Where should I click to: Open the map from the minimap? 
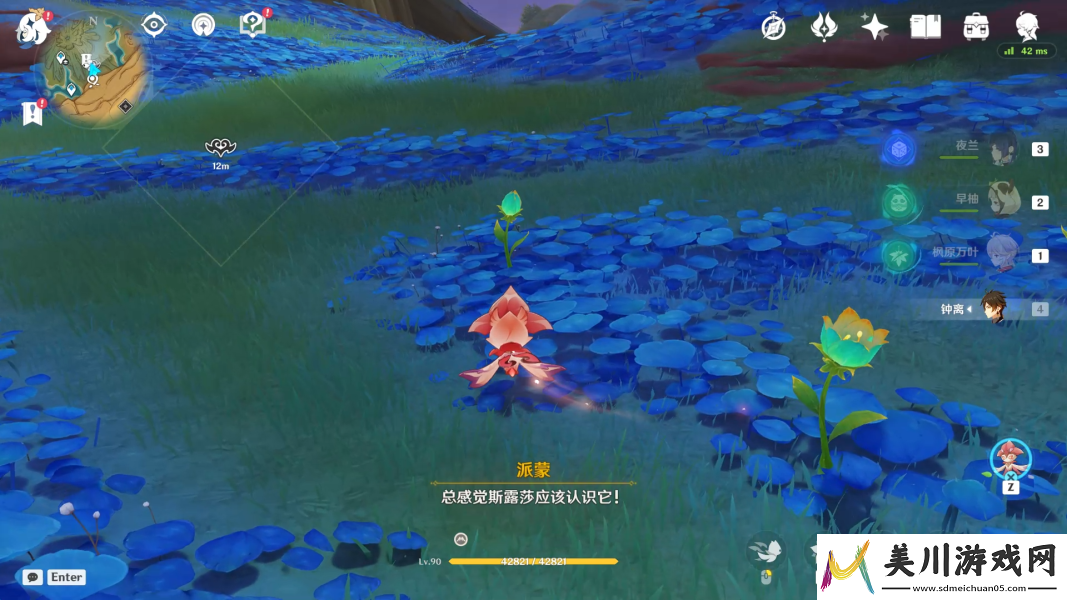point(97,70)
